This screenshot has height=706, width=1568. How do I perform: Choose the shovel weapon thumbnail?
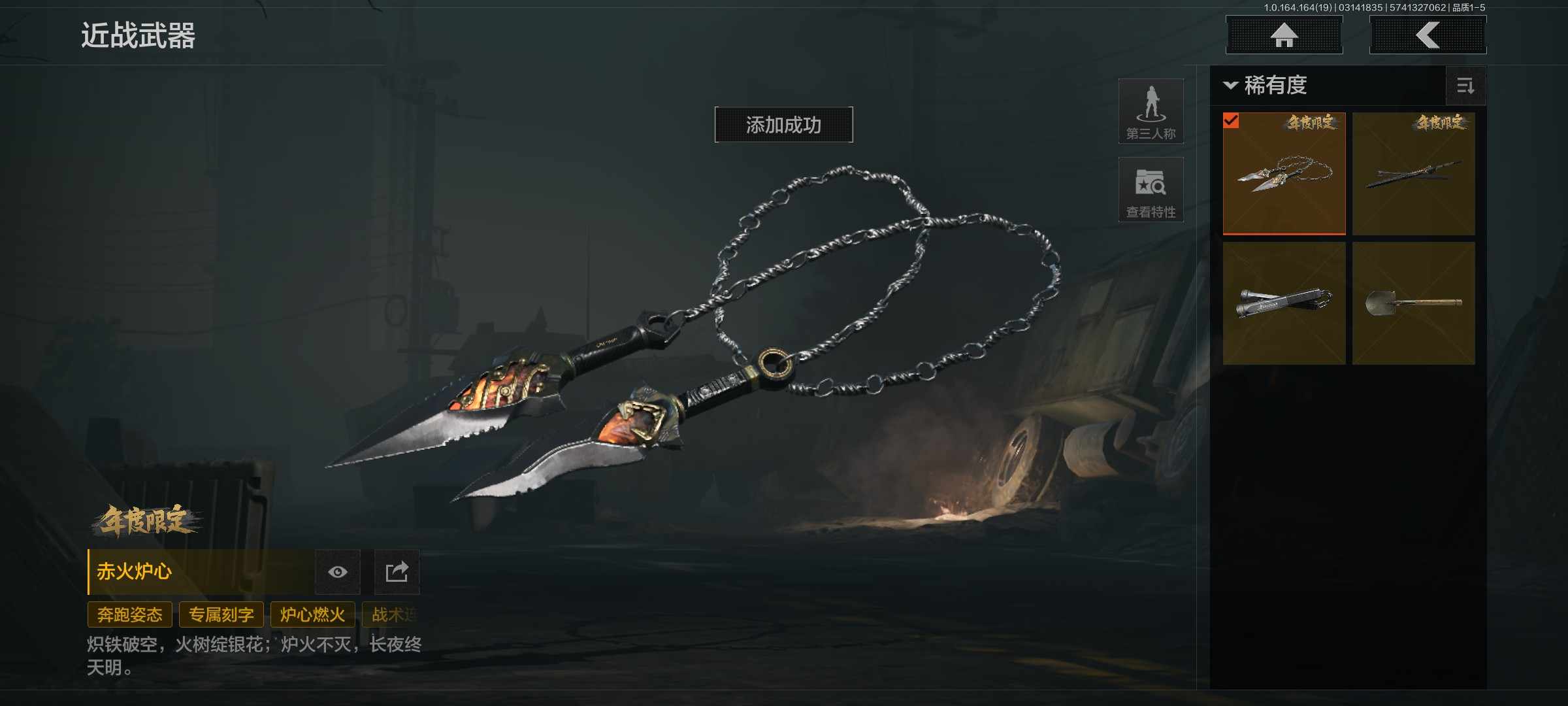[x=1413, y=303]
